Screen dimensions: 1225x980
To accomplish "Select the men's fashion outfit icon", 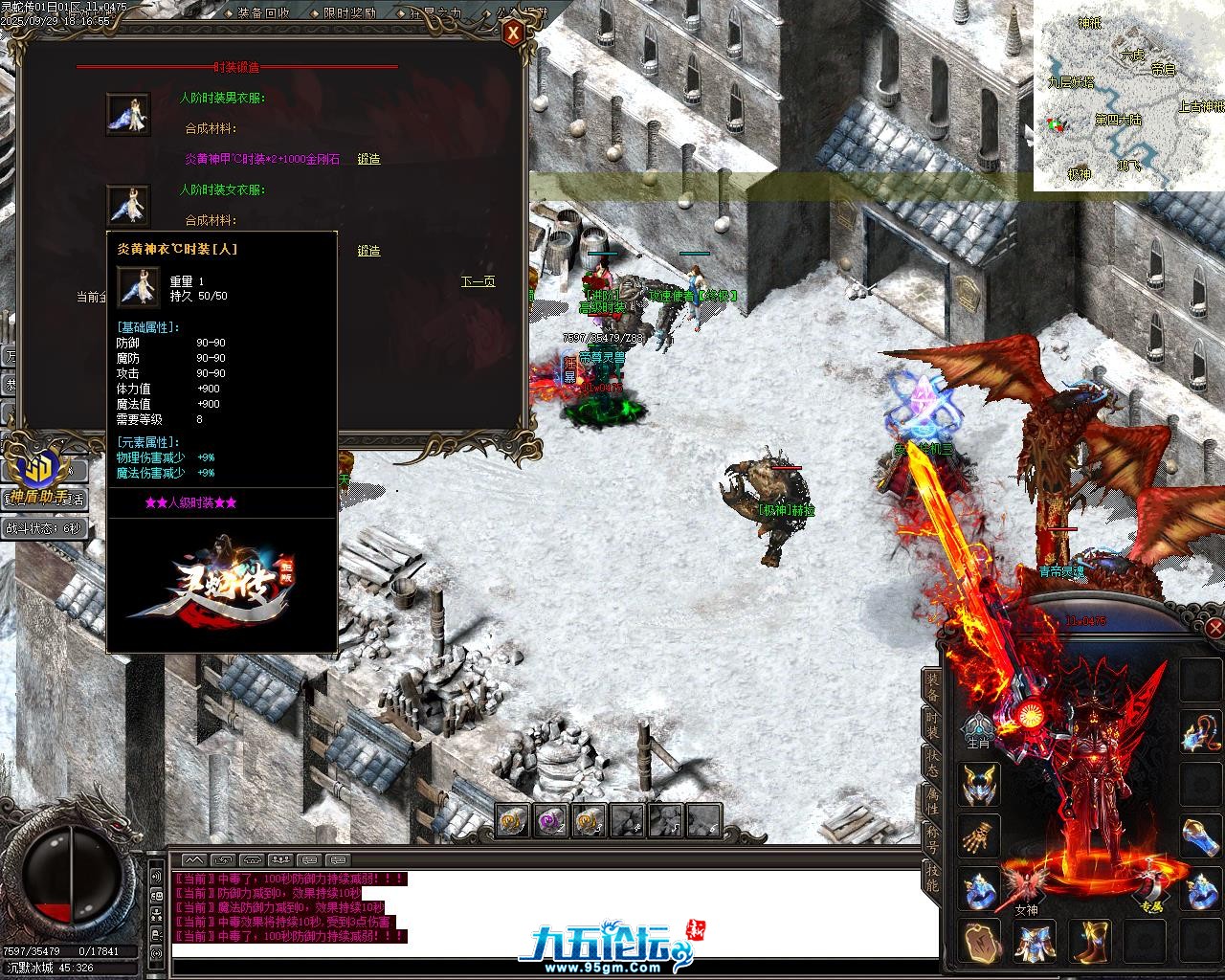I will click(128, 115).
